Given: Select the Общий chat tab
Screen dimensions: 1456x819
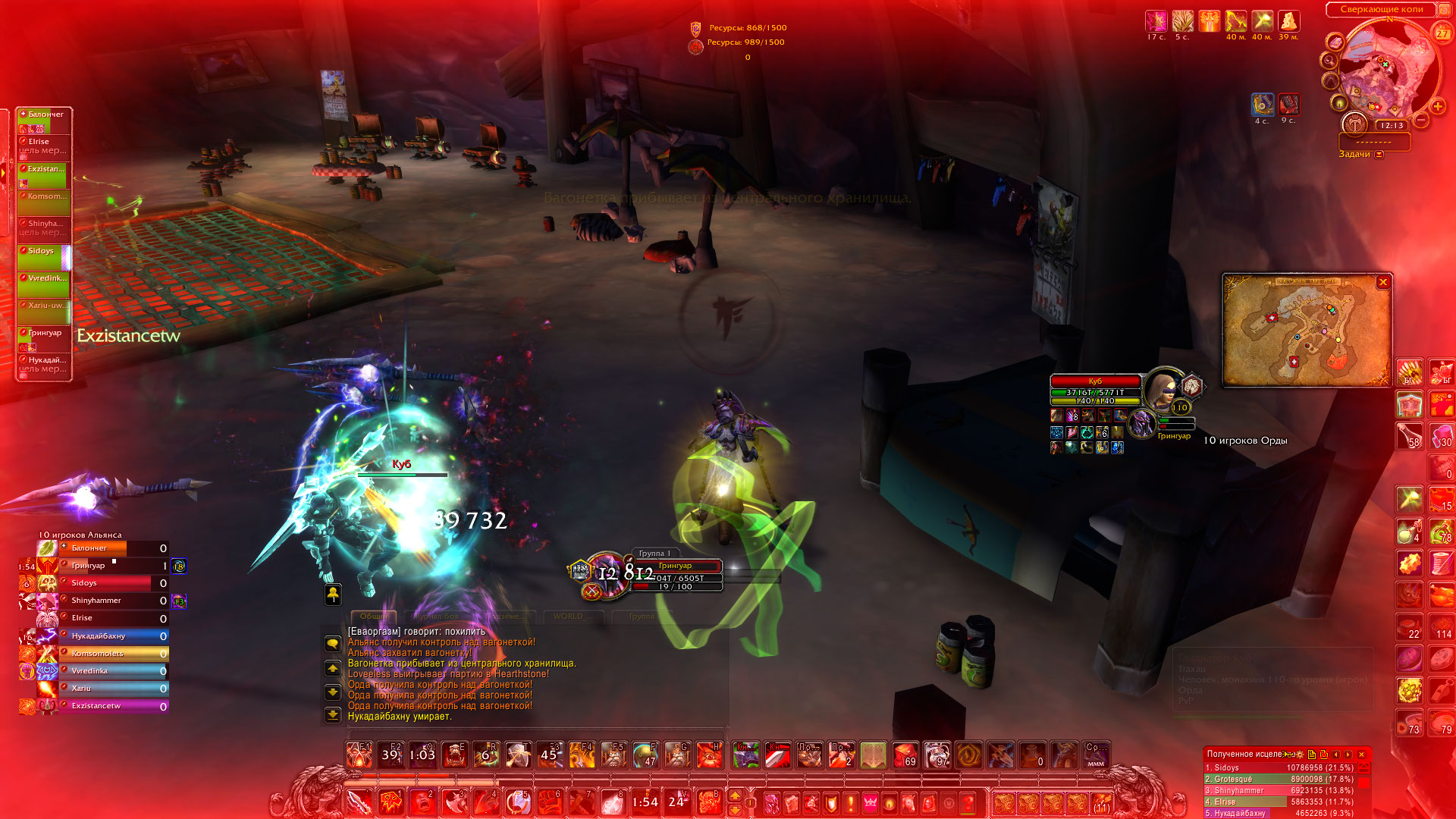Looking at the screenshot, I should 373,617.
